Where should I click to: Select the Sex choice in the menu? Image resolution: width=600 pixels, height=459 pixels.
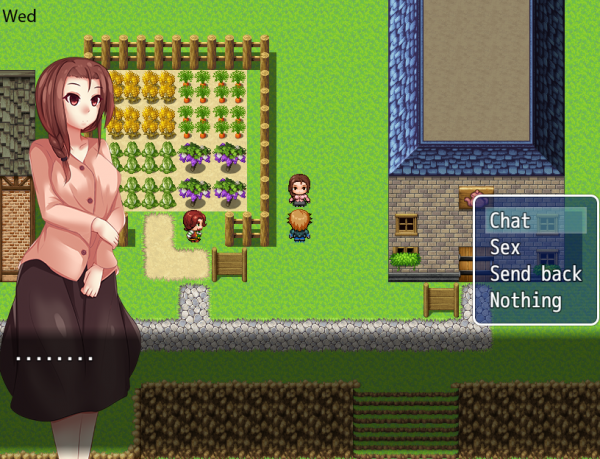coord(505,247)
